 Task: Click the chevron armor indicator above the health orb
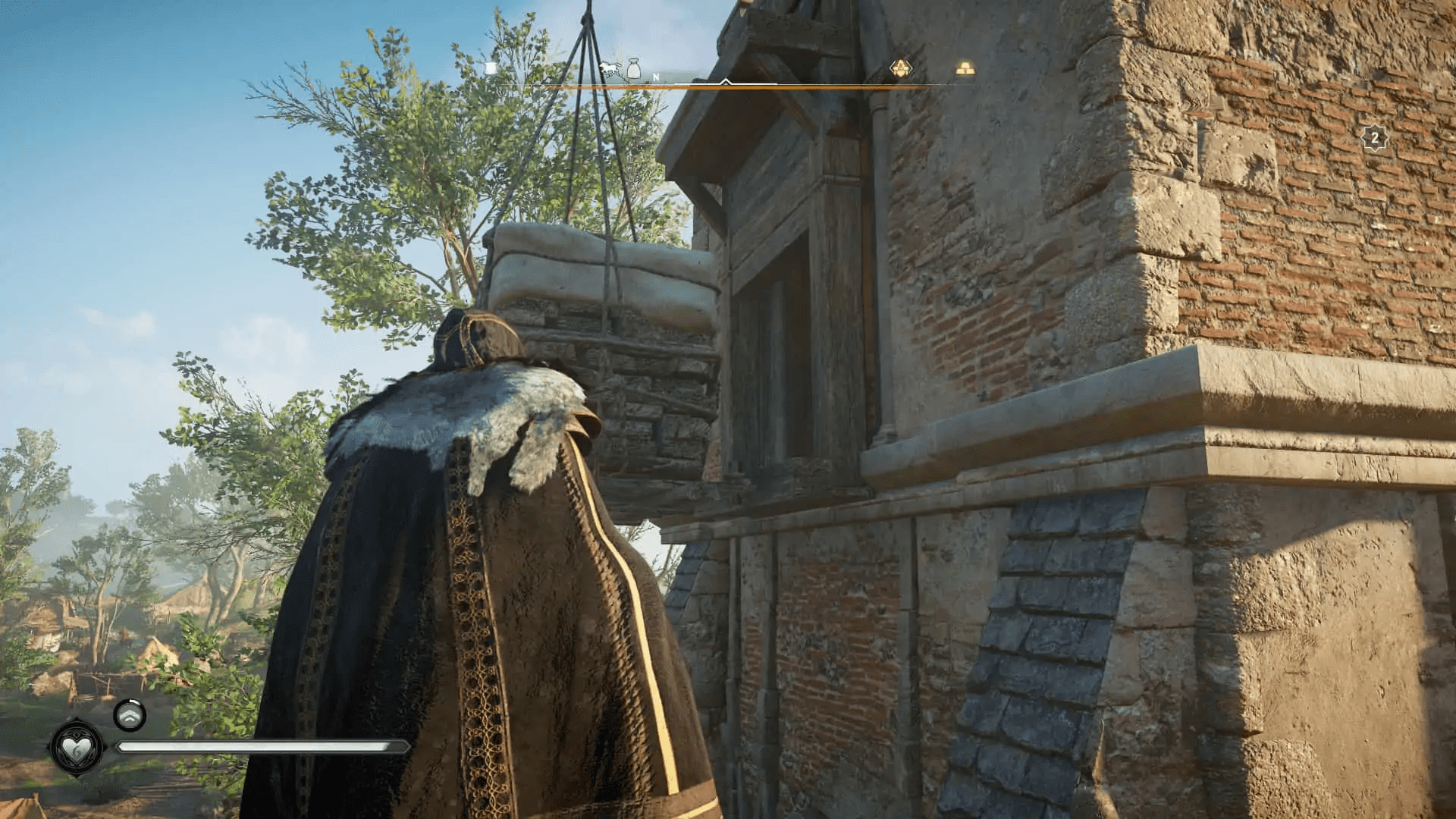click(x=131, y=714)
